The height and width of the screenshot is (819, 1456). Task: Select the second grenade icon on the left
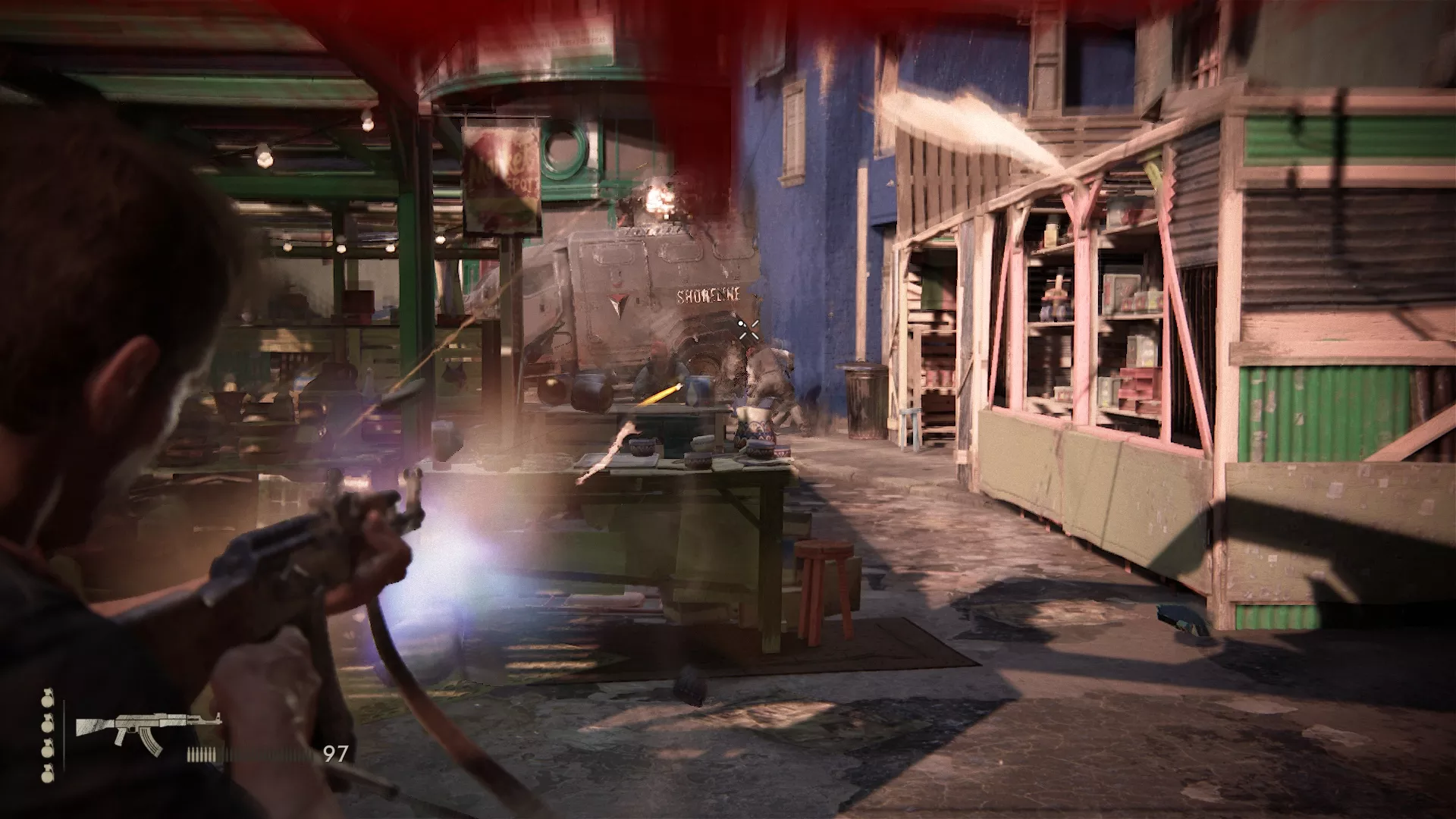coord(48,724)
